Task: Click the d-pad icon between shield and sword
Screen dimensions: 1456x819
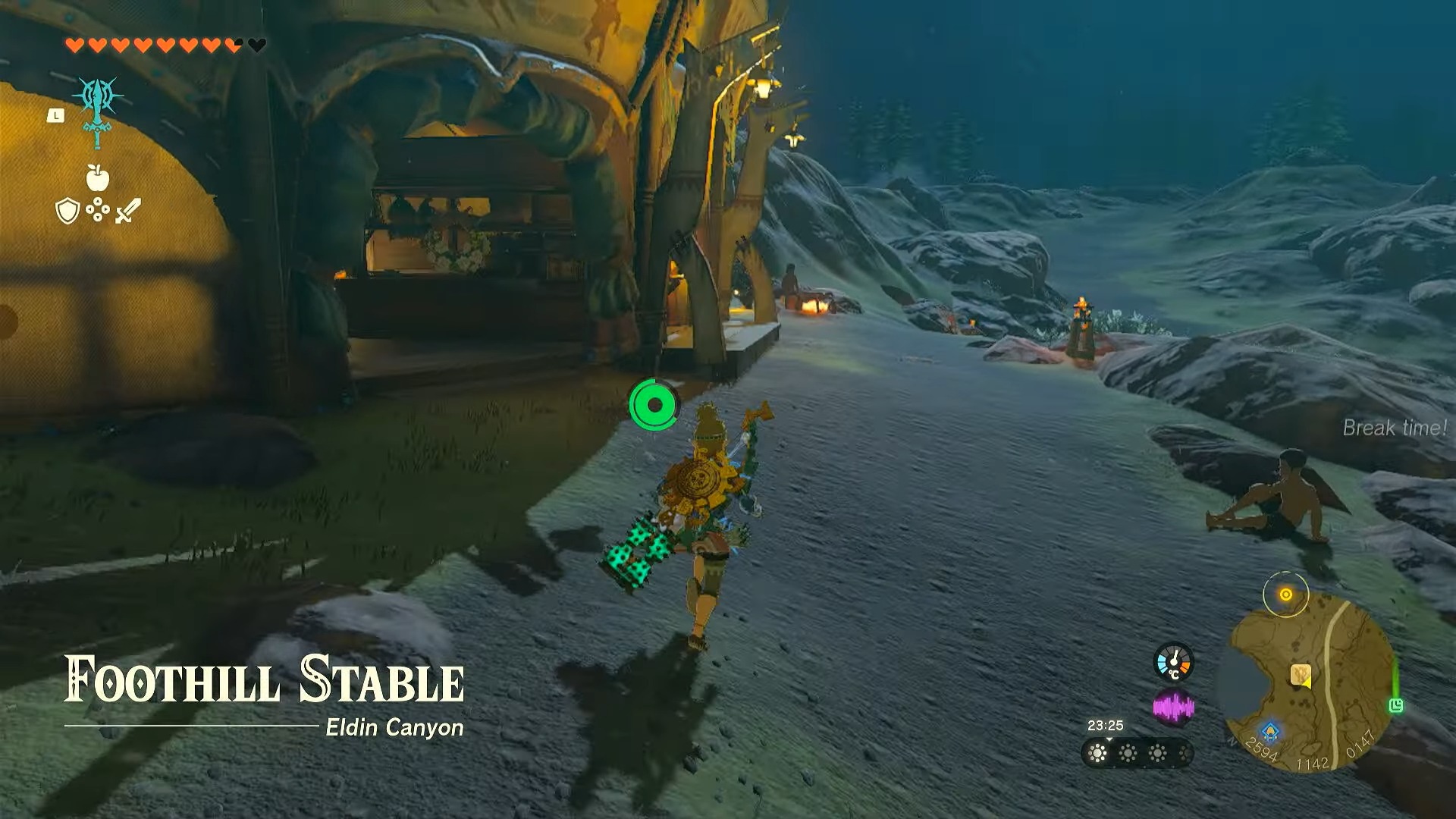Action: (98, 209)
